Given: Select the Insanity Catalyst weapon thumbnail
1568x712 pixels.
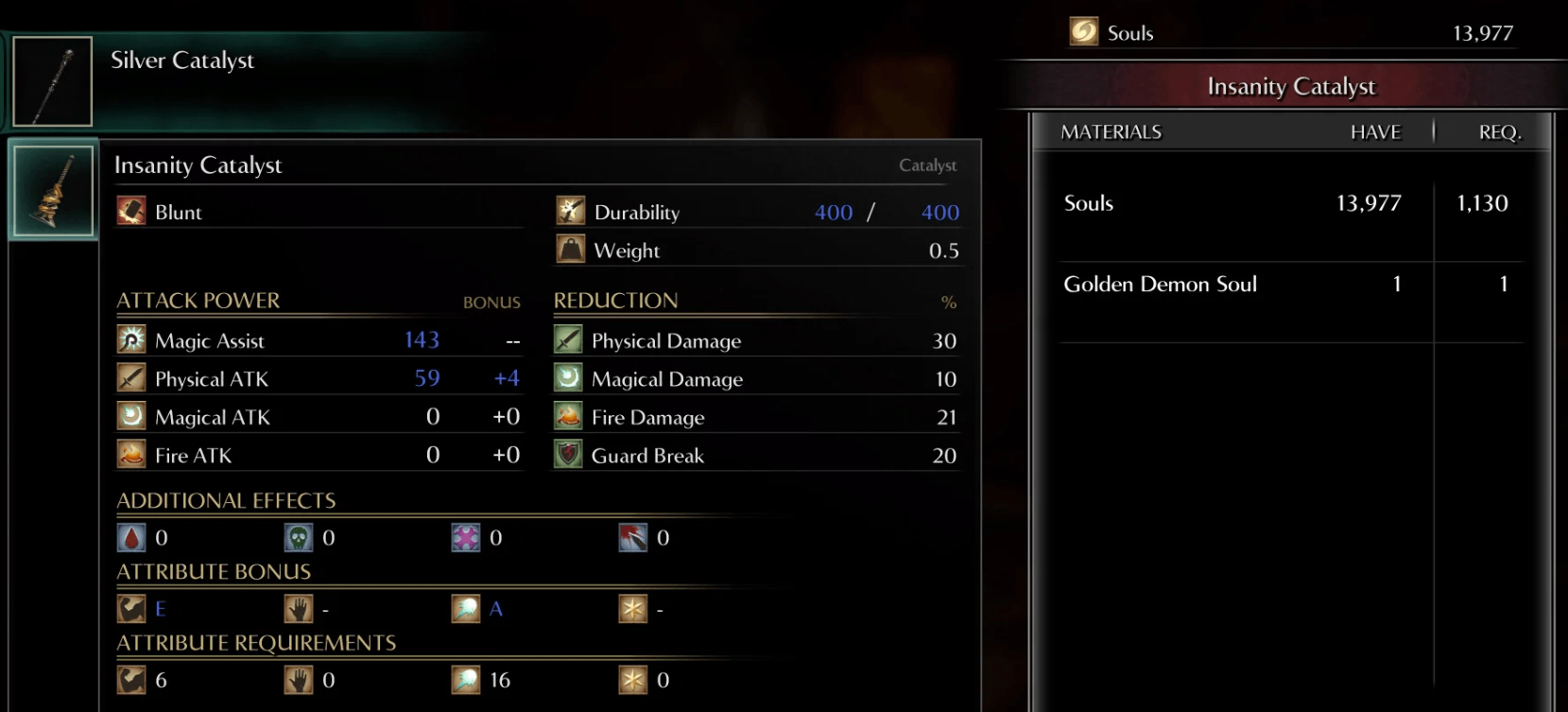Looking at the screenshot, I should pyautogui.click(x=52, y=189).
